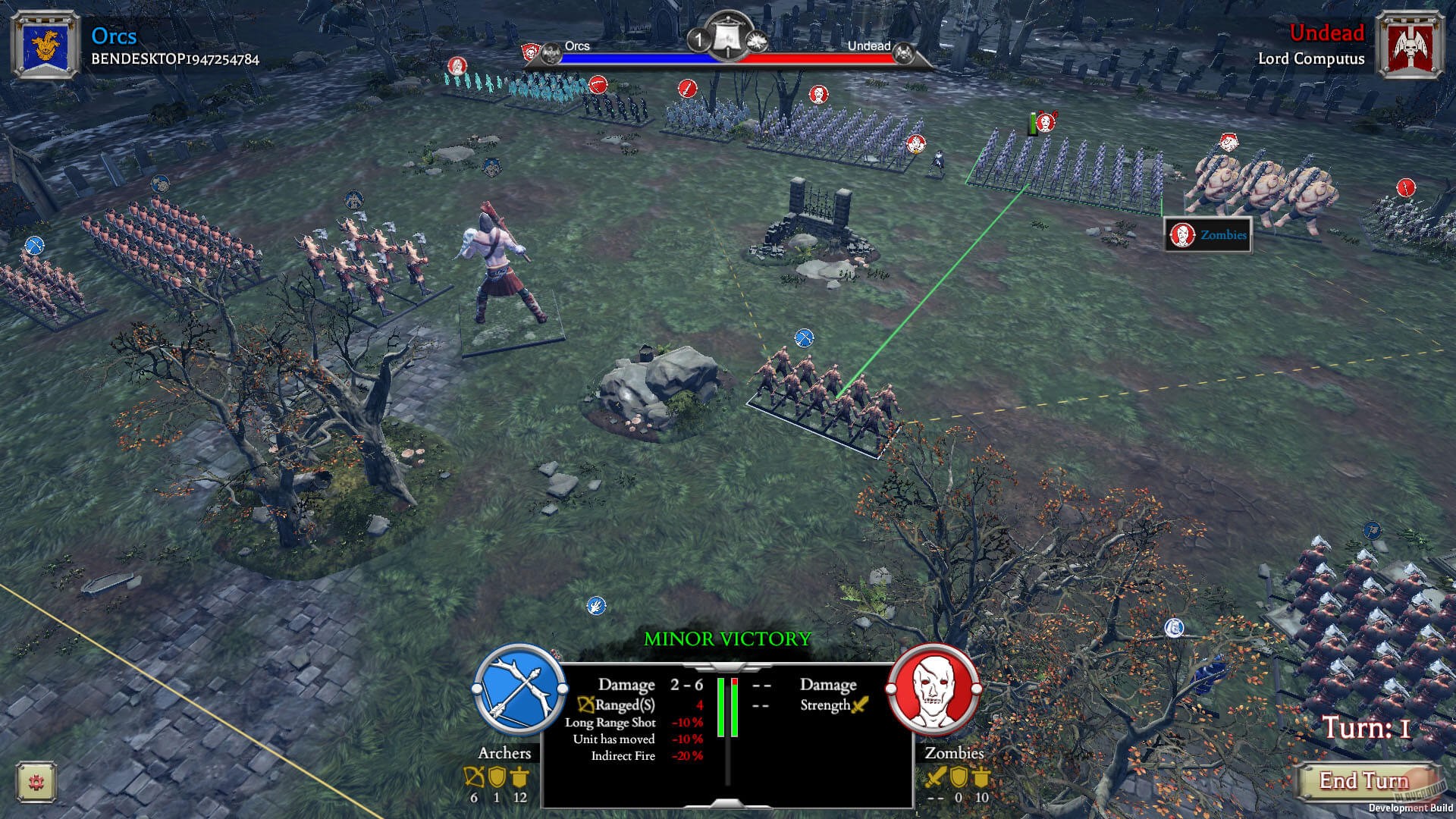The image size is (1456, 819).
Task: Click the Zombies strength sword icon
Action: pyautogui.click(x=860, y=704)
